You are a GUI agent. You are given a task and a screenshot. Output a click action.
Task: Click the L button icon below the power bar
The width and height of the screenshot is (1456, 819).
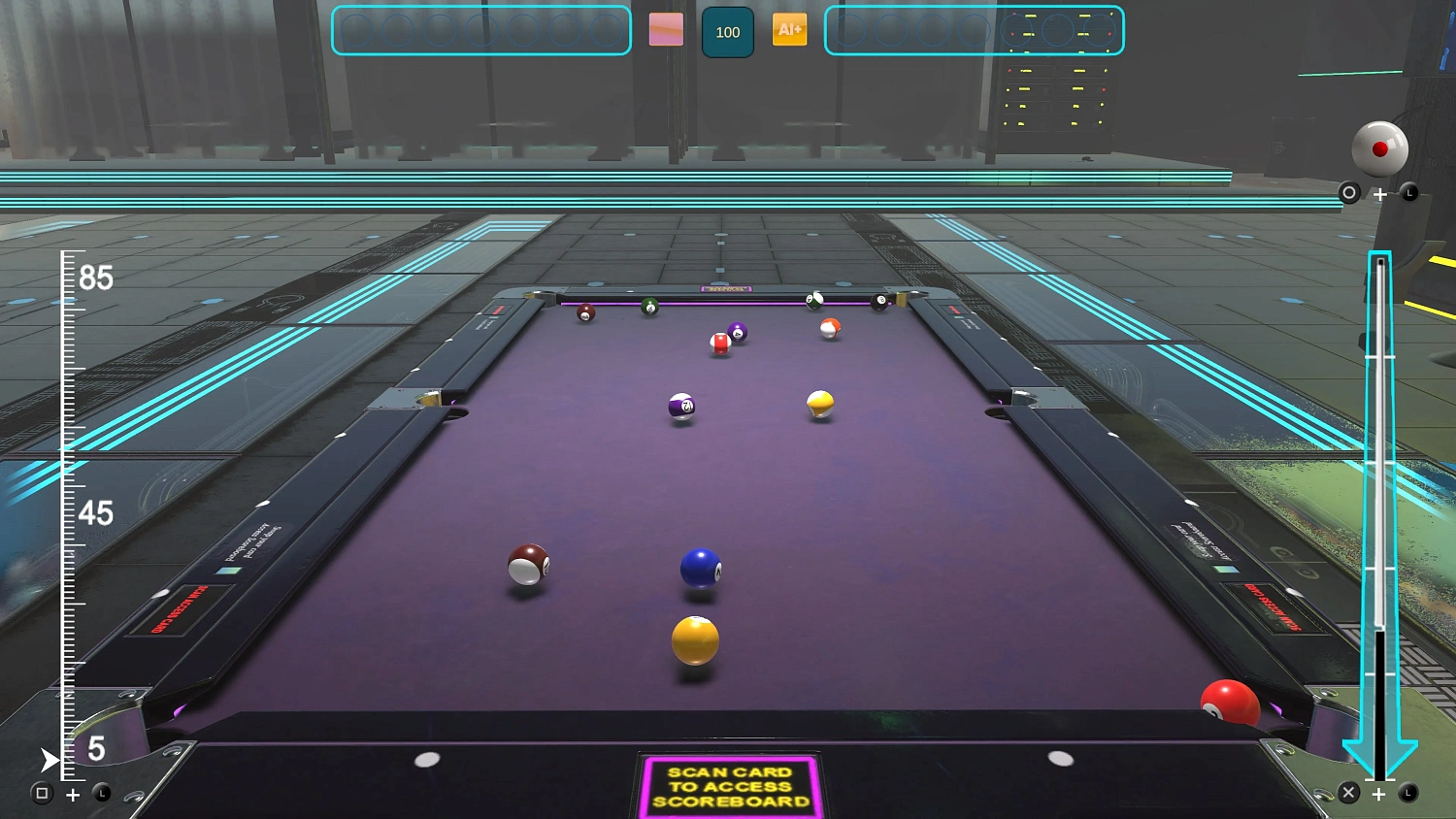point(1408,793)
